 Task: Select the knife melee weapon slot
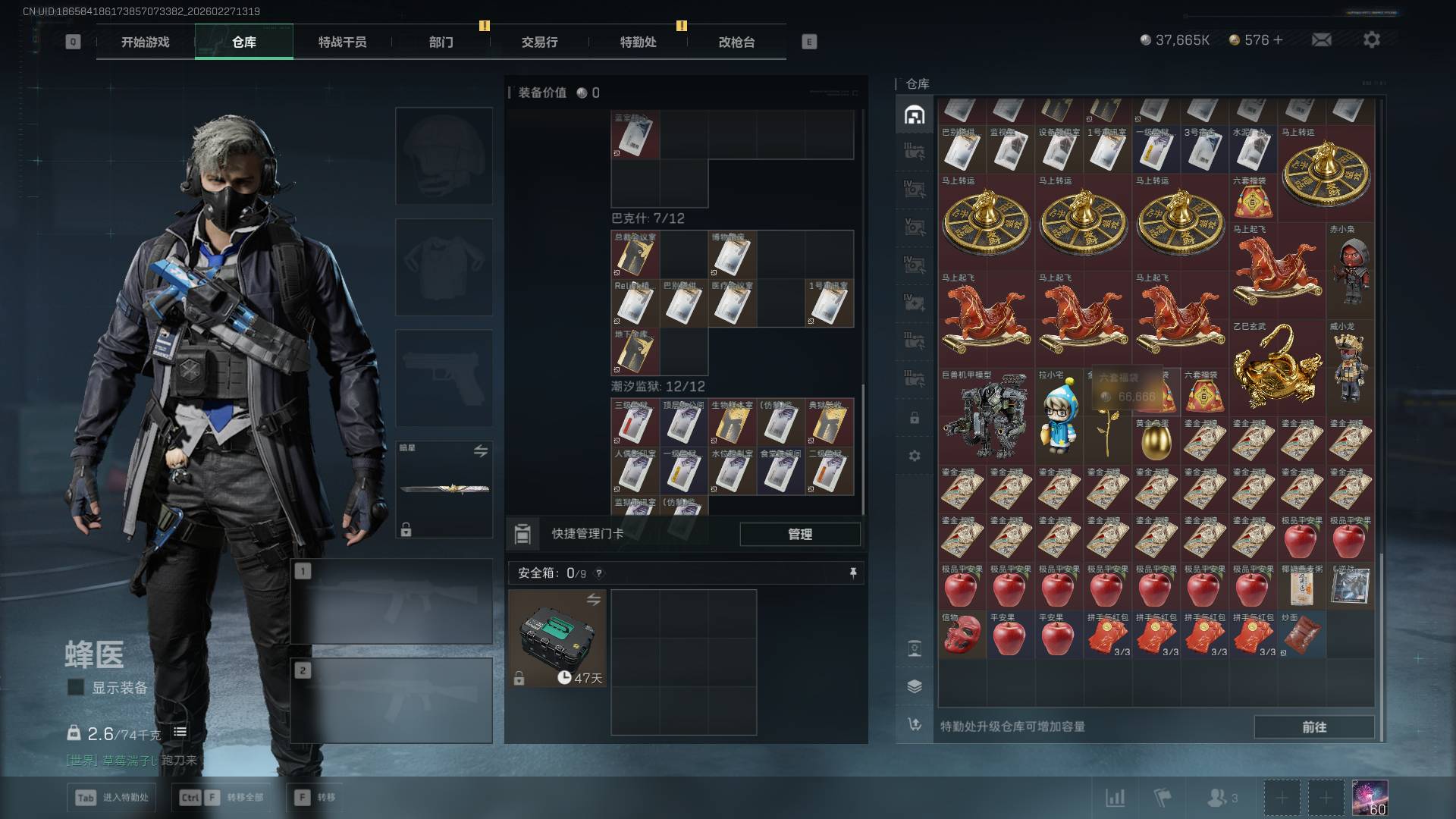coord(444,489)
